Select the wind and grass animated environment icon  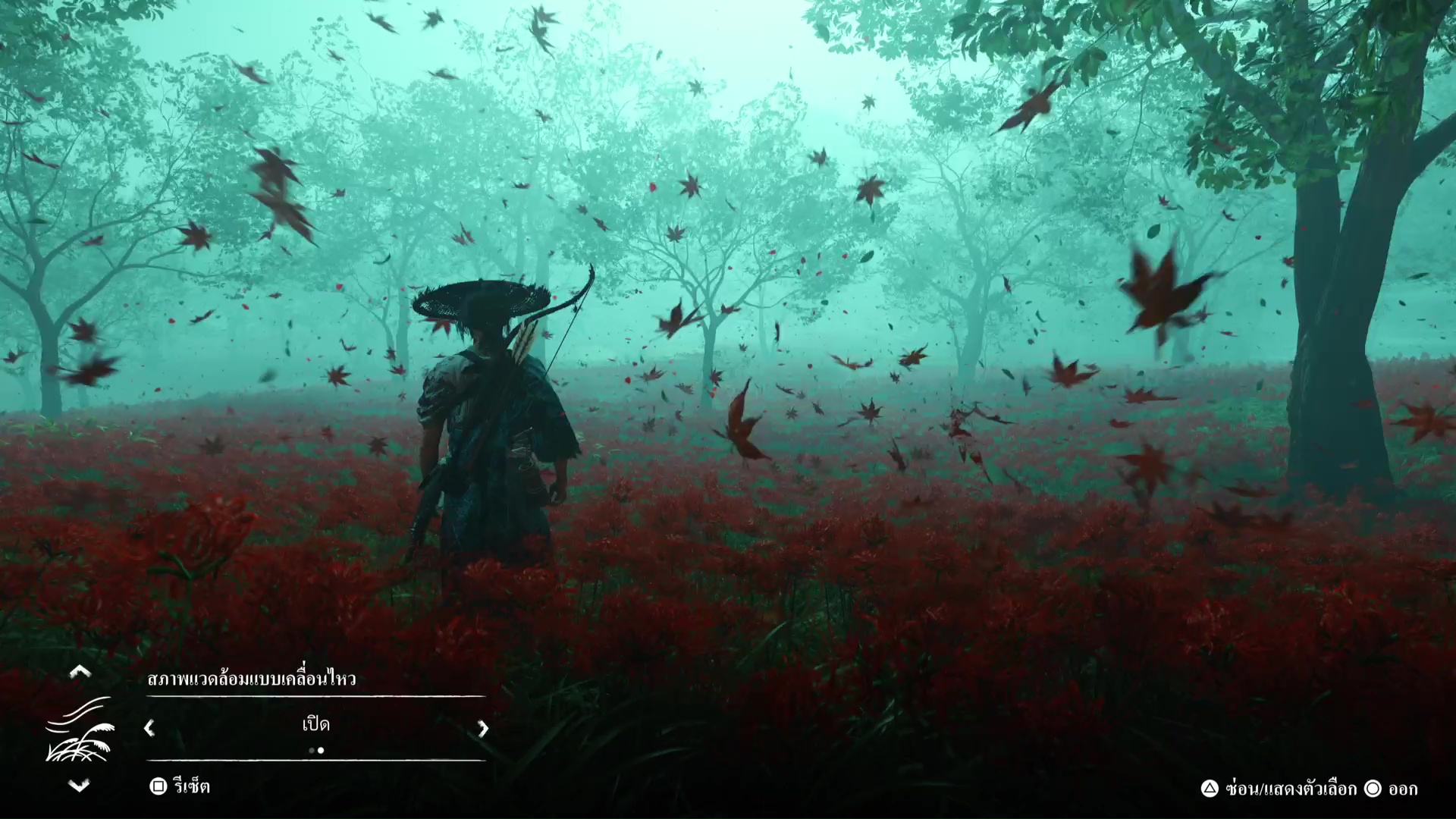click(79, 729)
